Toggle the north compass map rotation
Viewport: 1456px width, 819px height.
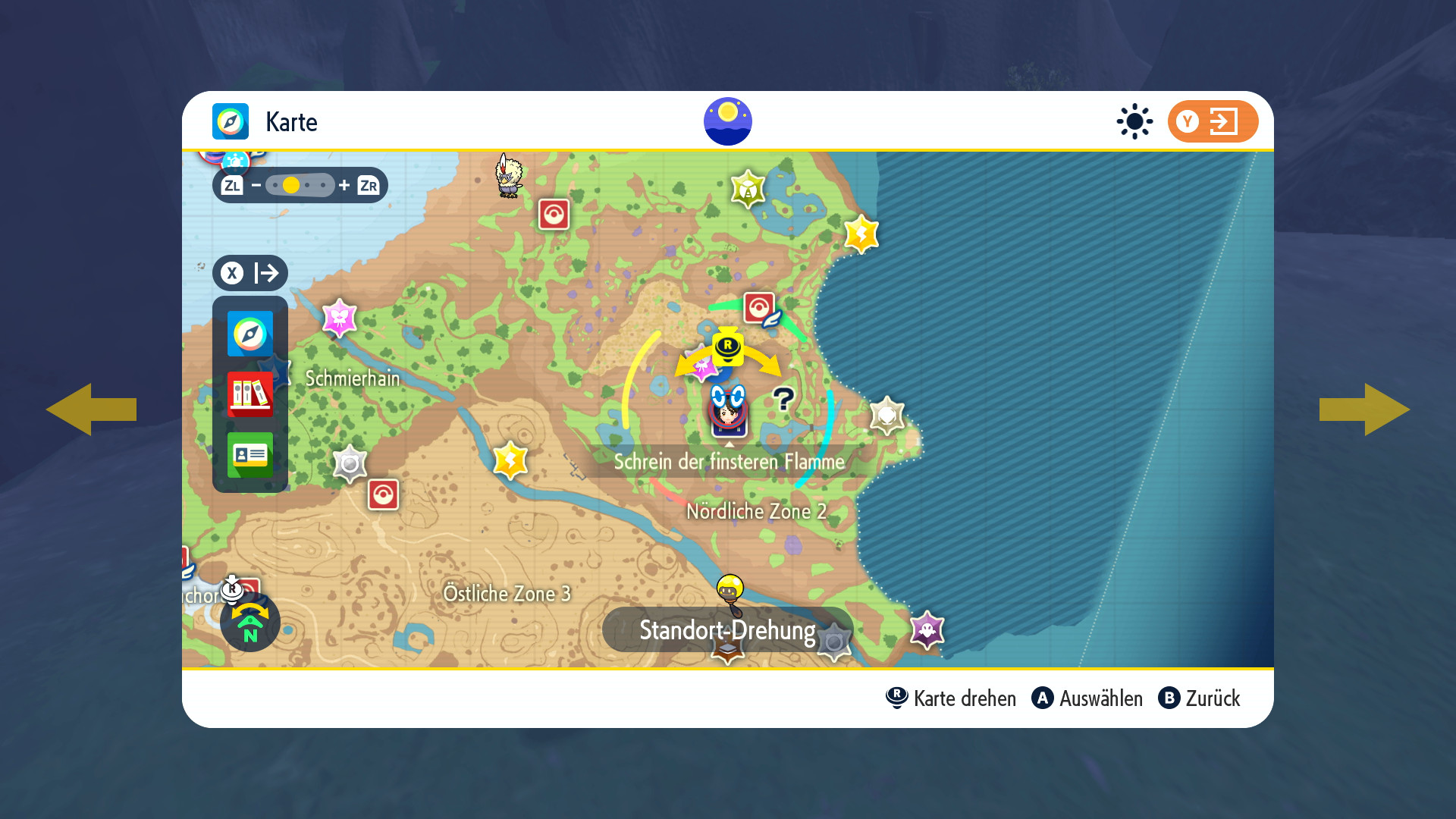pos(250,623)
